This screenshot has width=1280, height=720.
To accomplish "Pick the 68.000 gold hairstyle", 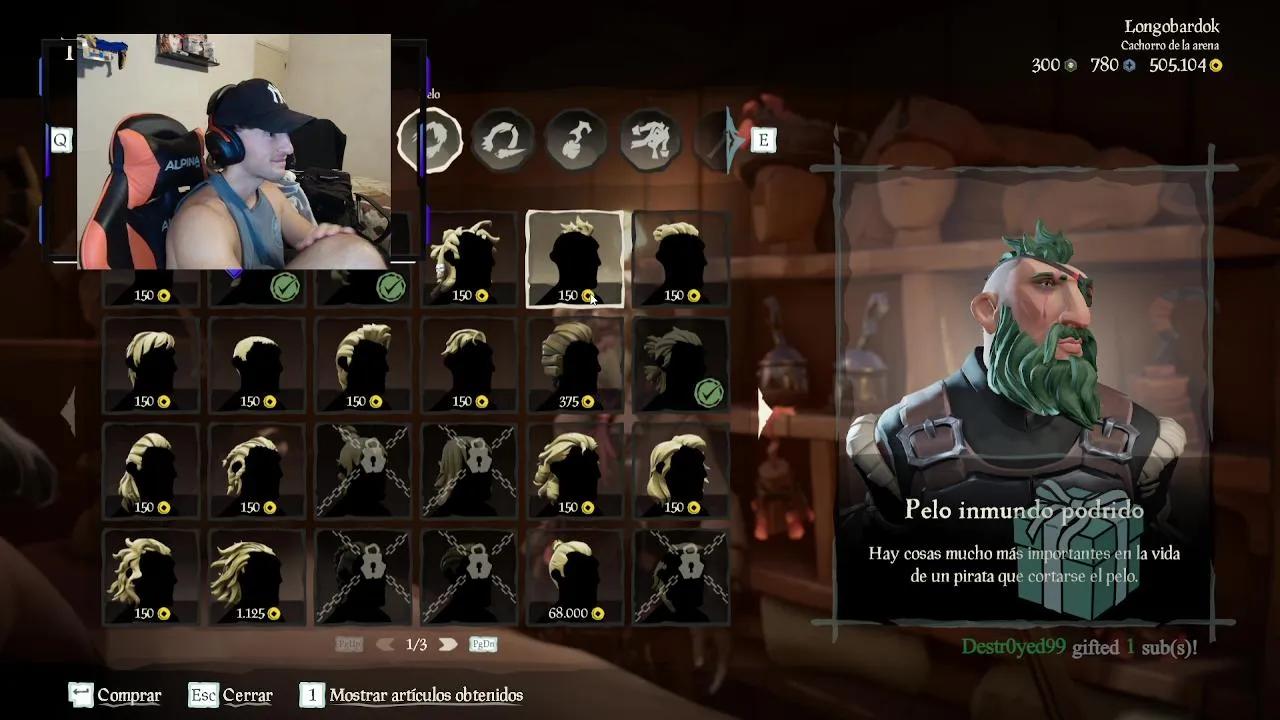I will click(x=574, y=577).
